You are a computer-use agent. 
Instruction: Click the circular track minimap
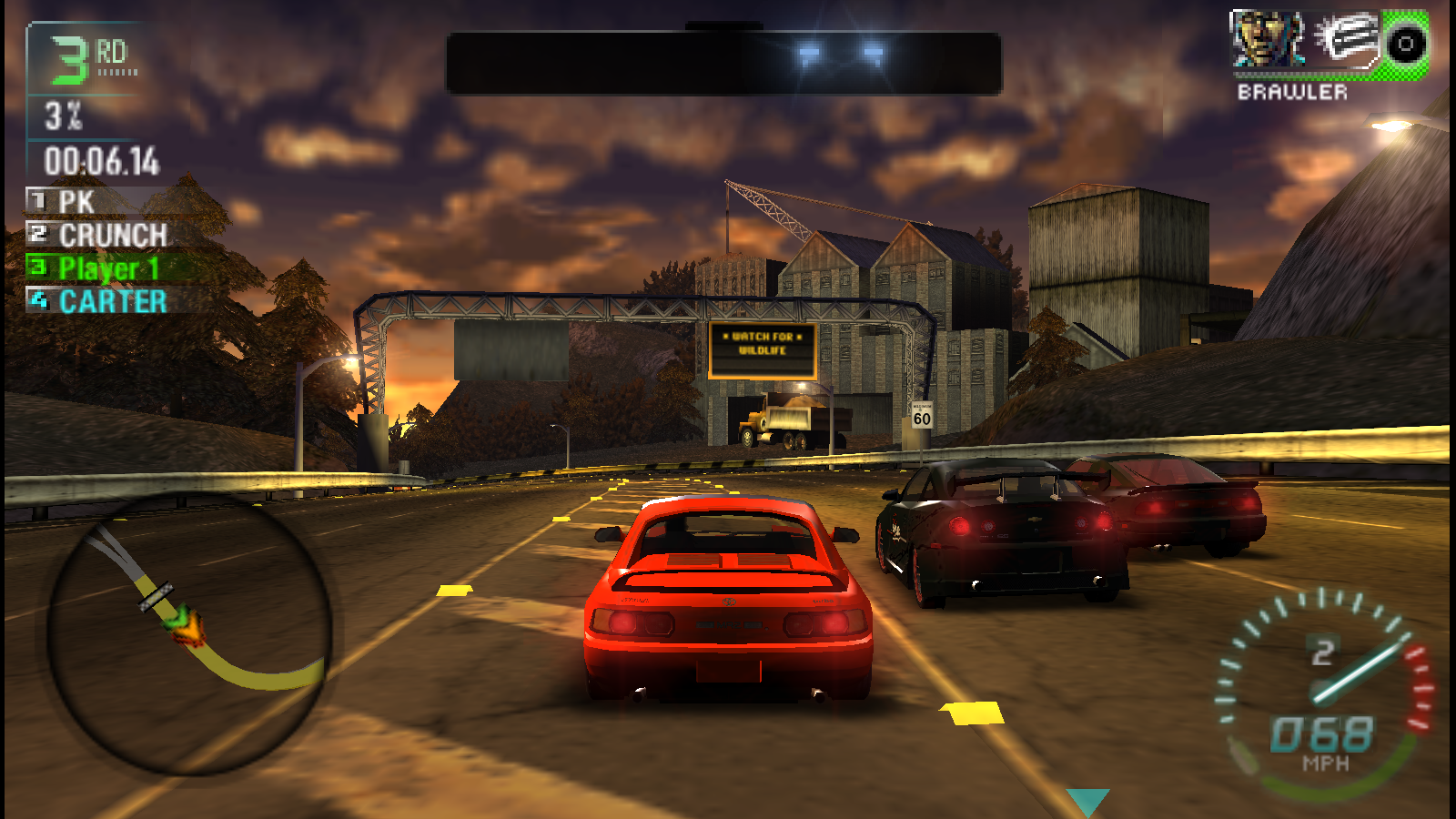pyautogui.click(x=189, y=633)
